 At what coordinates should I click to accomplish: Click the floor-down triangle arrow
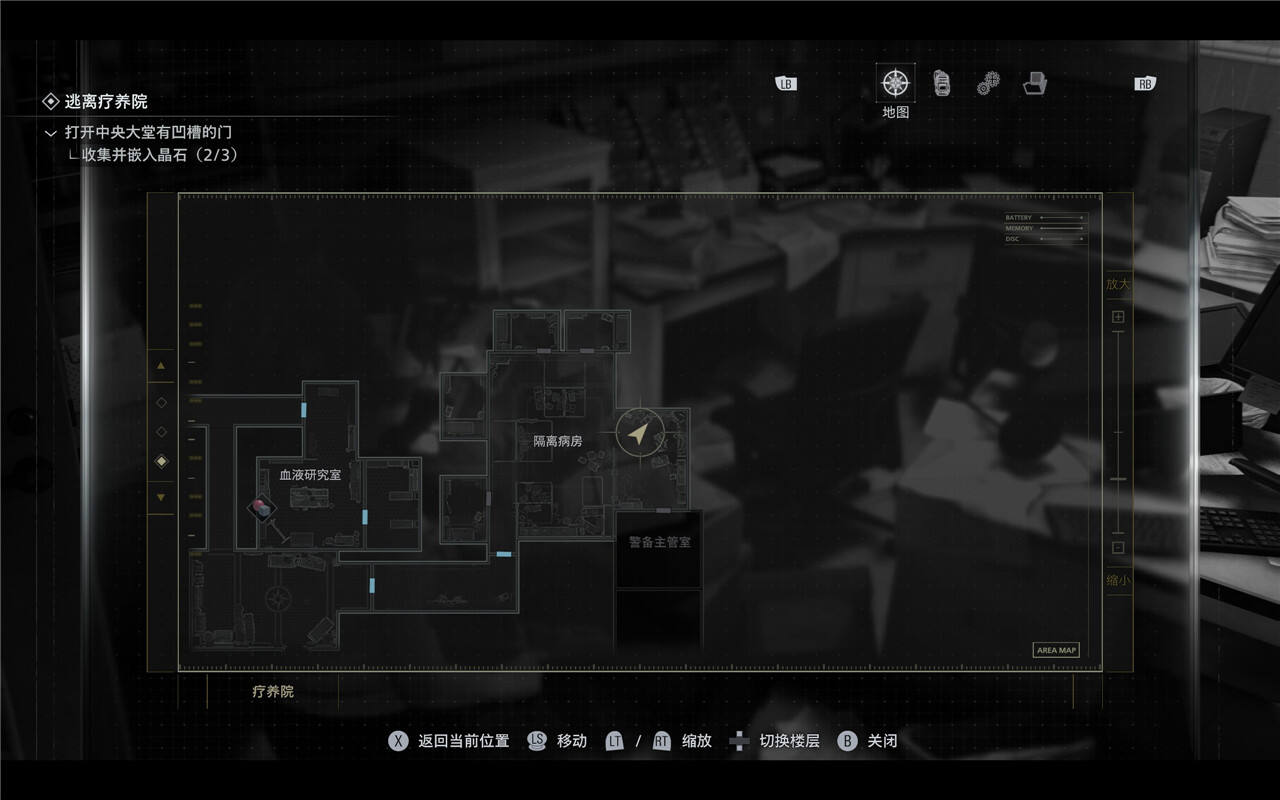(161, 497)
